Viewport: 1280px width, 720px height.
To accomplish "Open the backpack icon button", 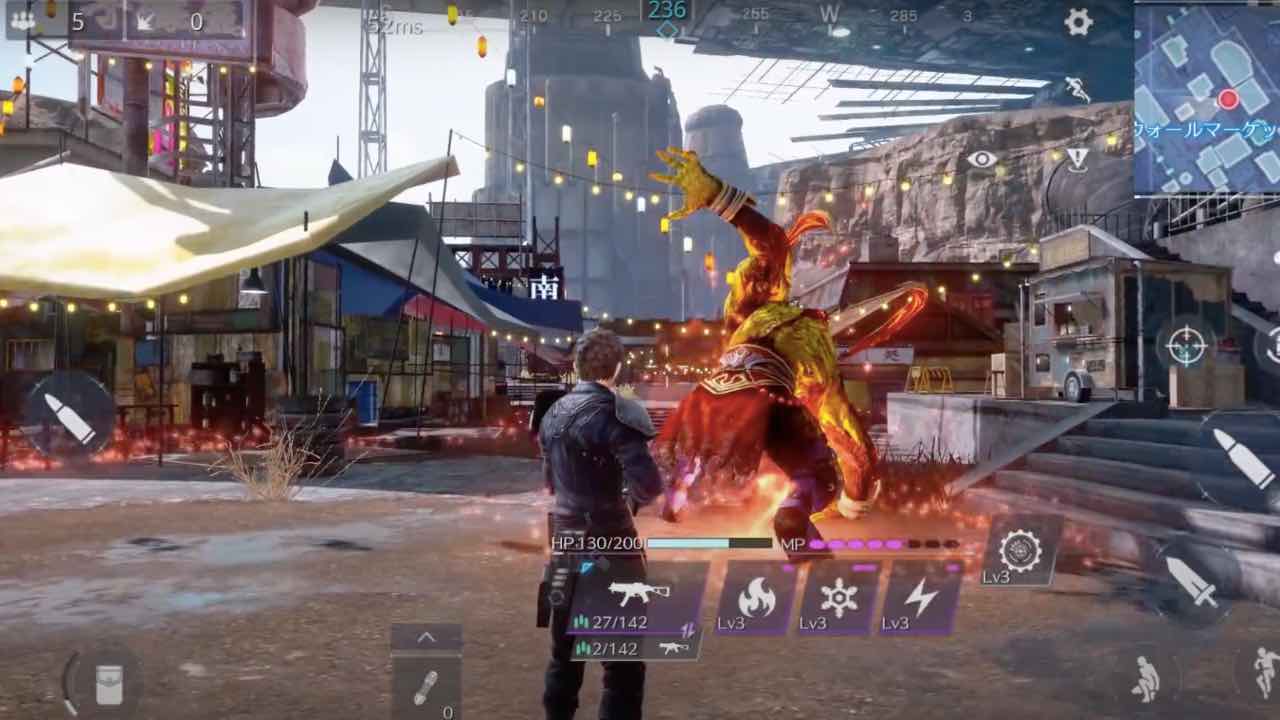I will click(x=107, y=685).
